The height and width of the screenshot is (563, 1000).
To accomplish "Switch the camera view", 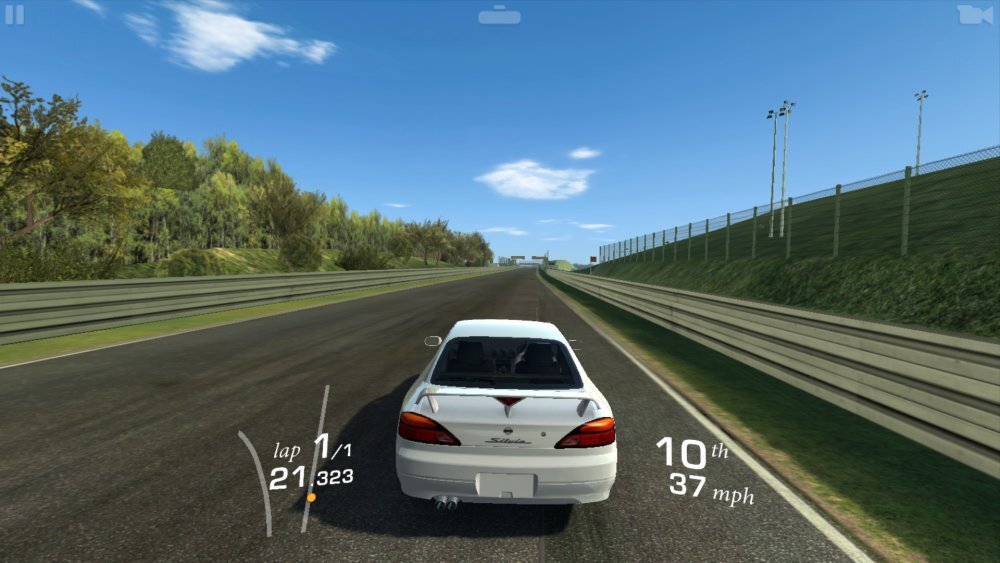I will coord(974,15).
